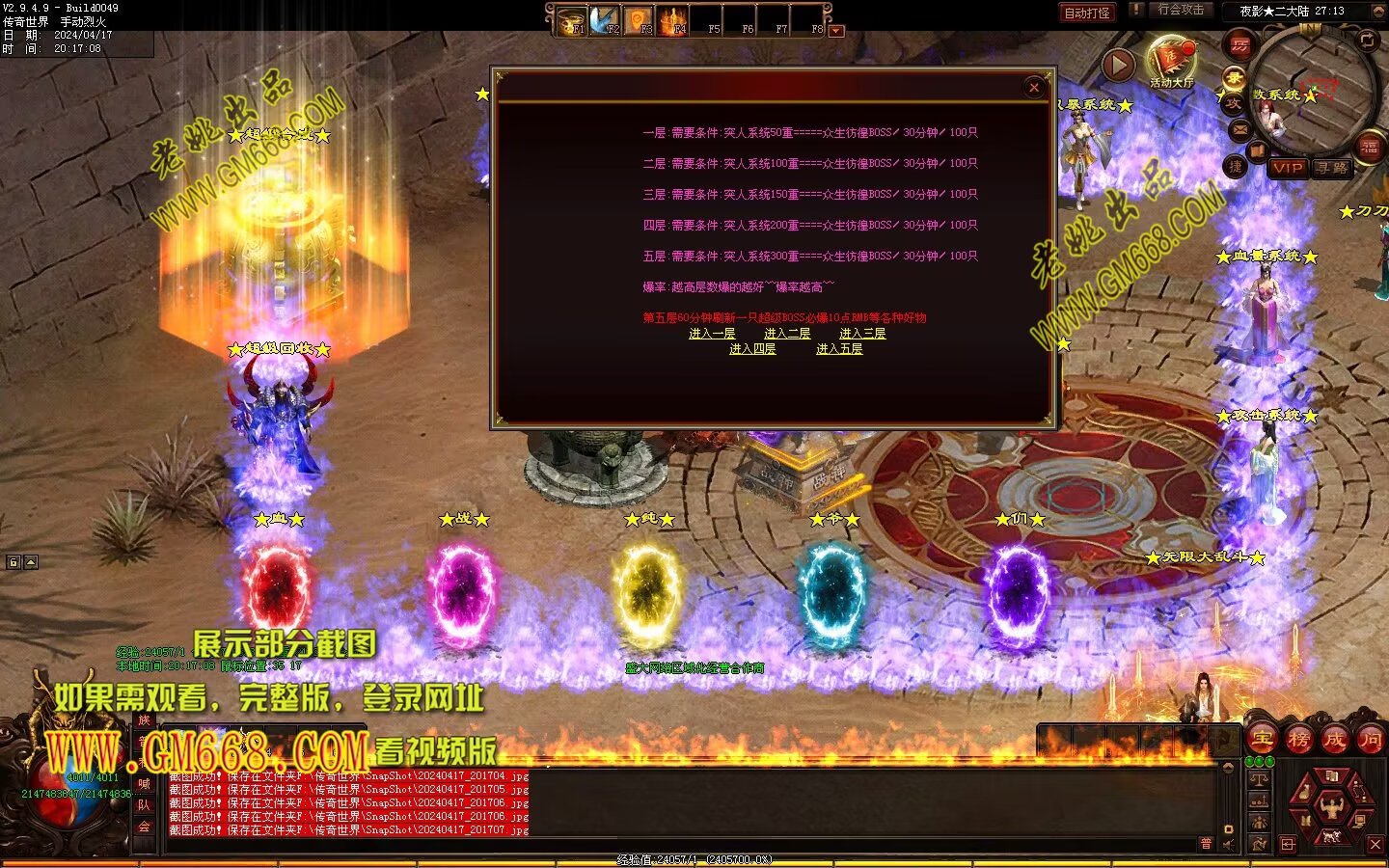Activate the F4 flame pillar skill
Image resolution: width=1389 pixels, height=868 pixels.
click(673, 20)
